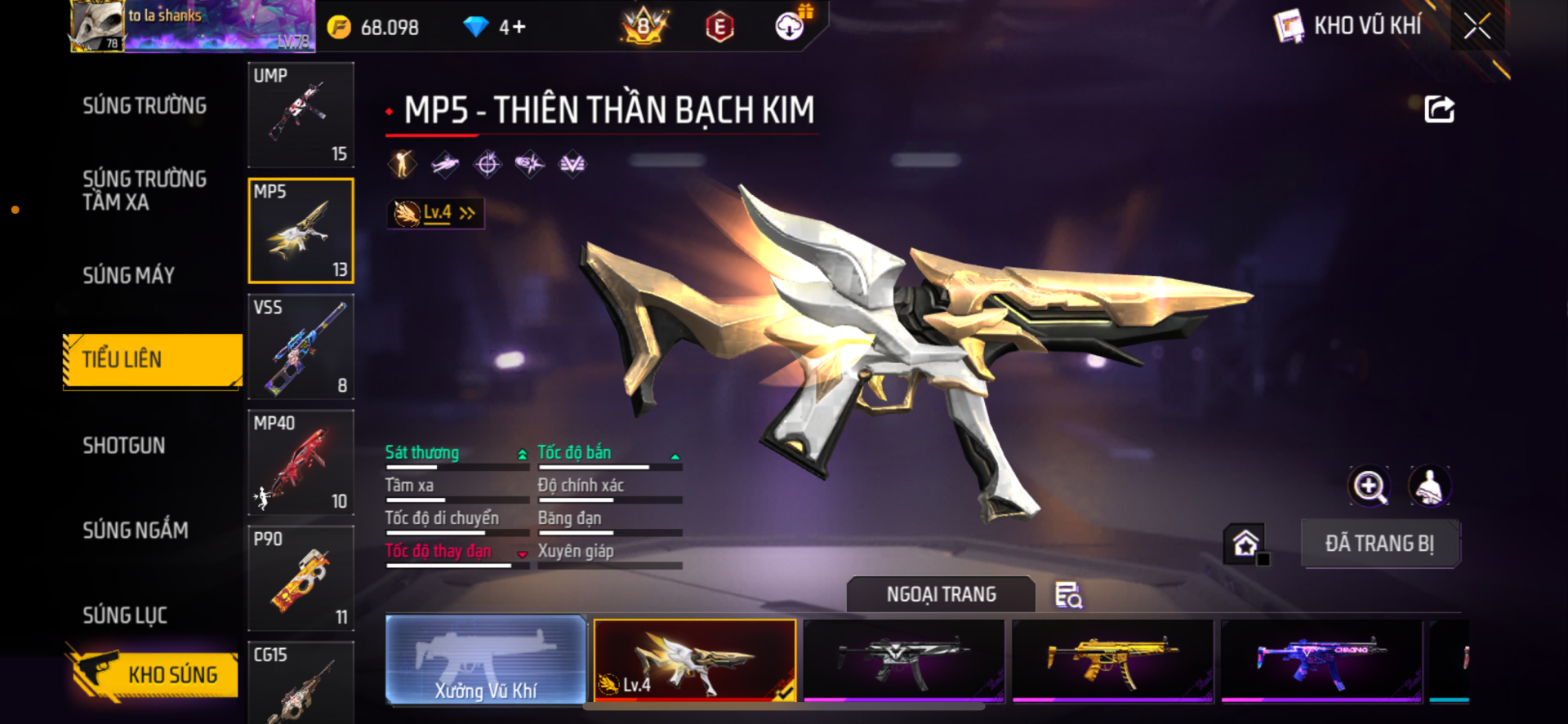
Task: Open the Xưởng Vũ Khí tile
Action: 486,660
